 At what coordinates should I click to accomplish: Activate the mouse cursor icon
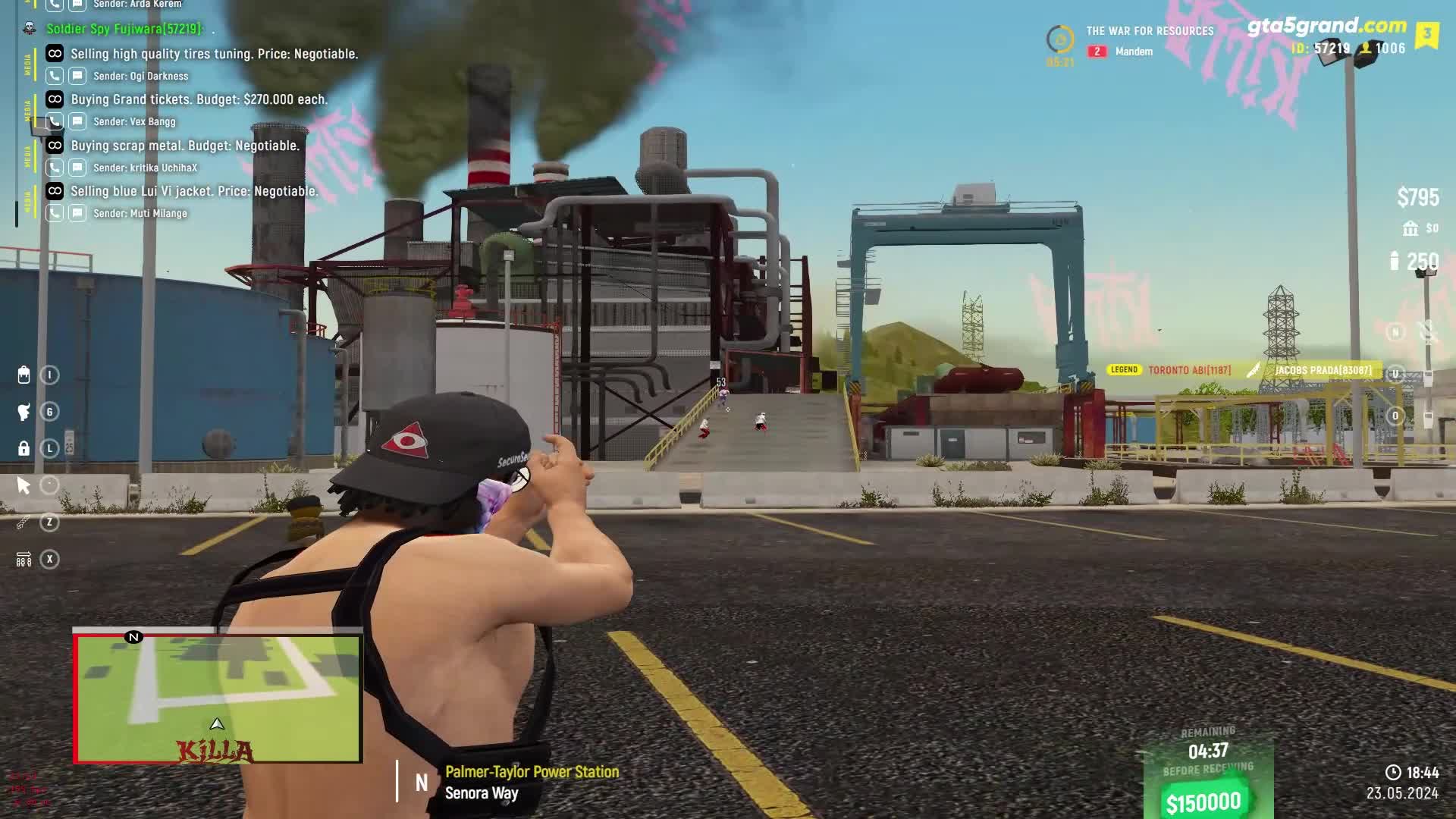[x=24, y=485]
